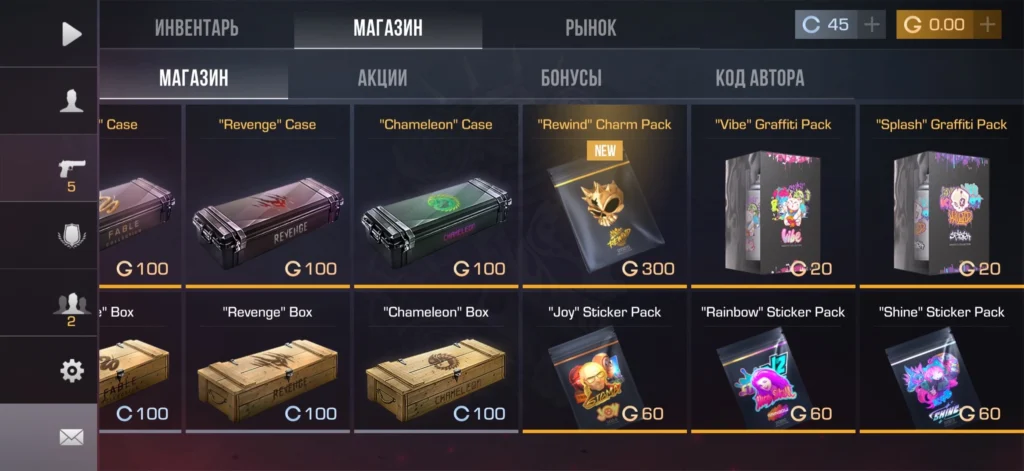Click the play arrow in the sidebar
The width and height of the screenshot is (1024, 471).
[x=71, y=33]
